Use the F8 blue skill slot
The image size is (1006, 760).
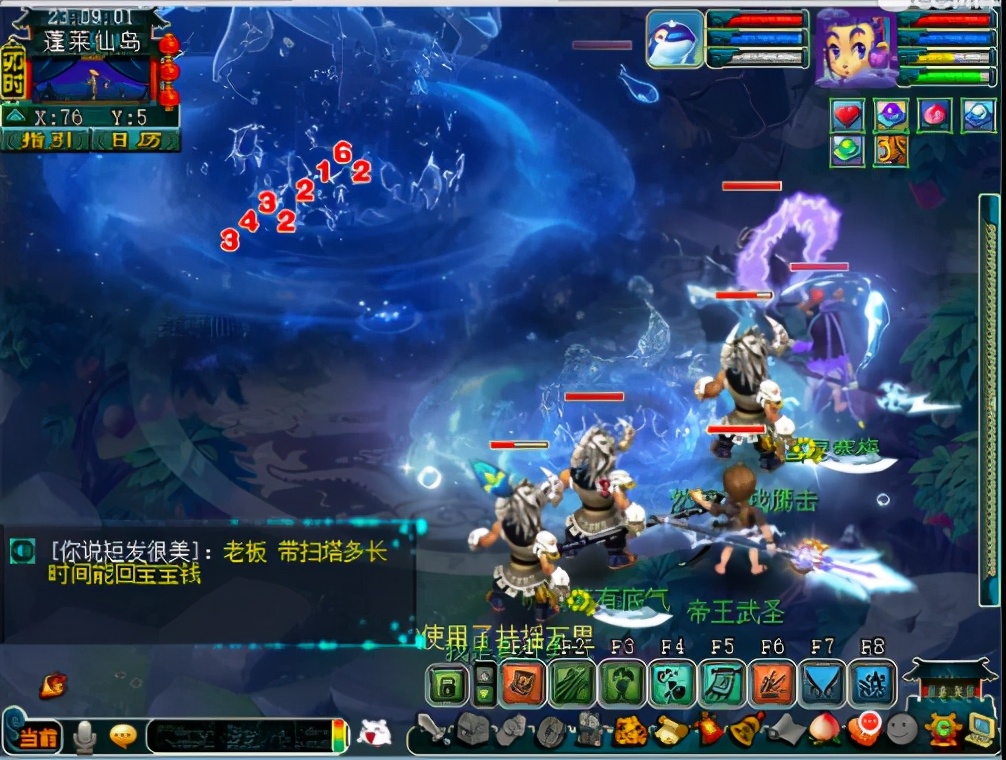click(x=872, y=684)
